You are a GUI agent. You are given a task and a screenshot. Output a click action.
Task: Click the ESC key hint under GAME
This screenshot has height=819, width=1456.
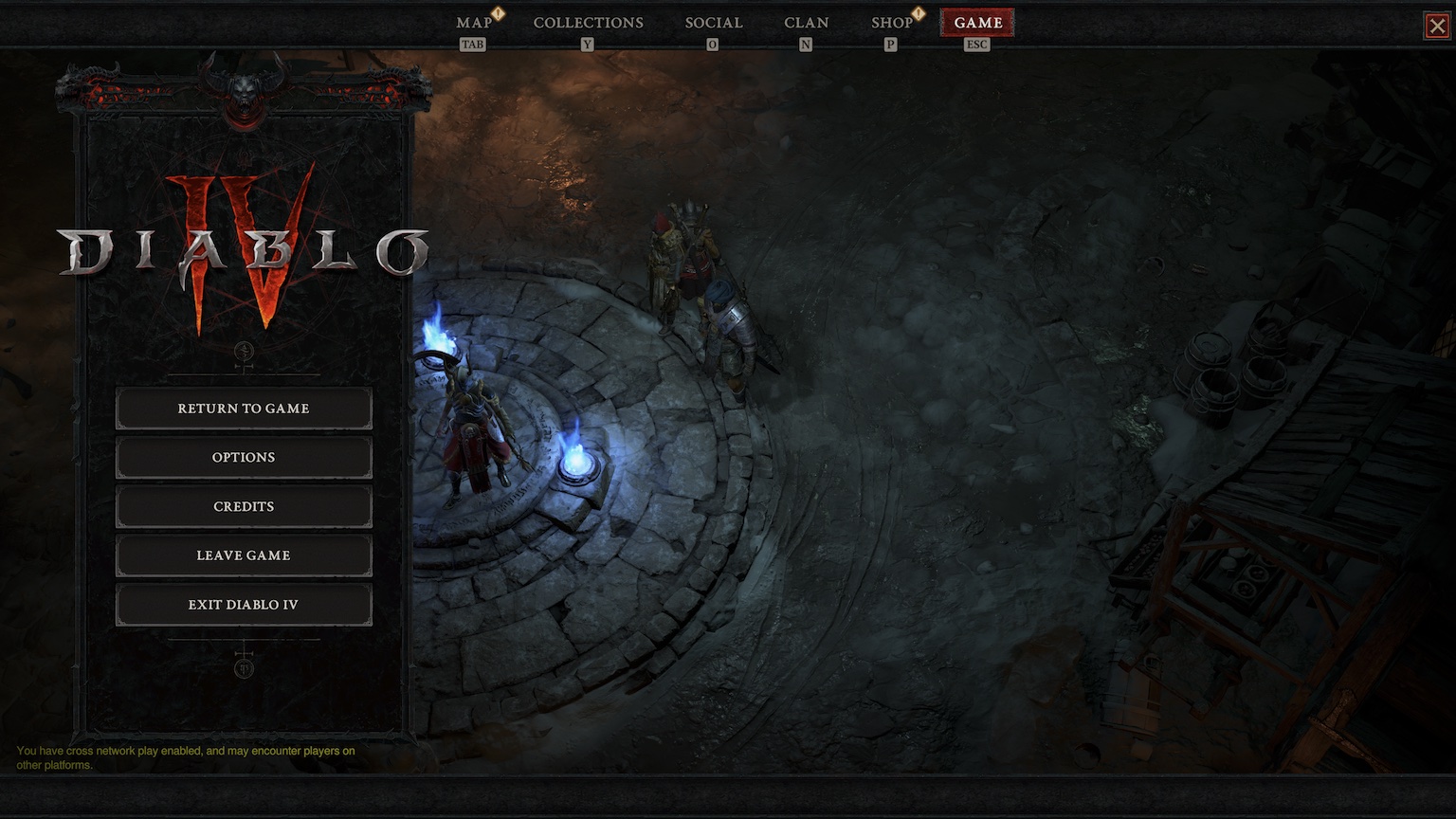tap(976, 45)
